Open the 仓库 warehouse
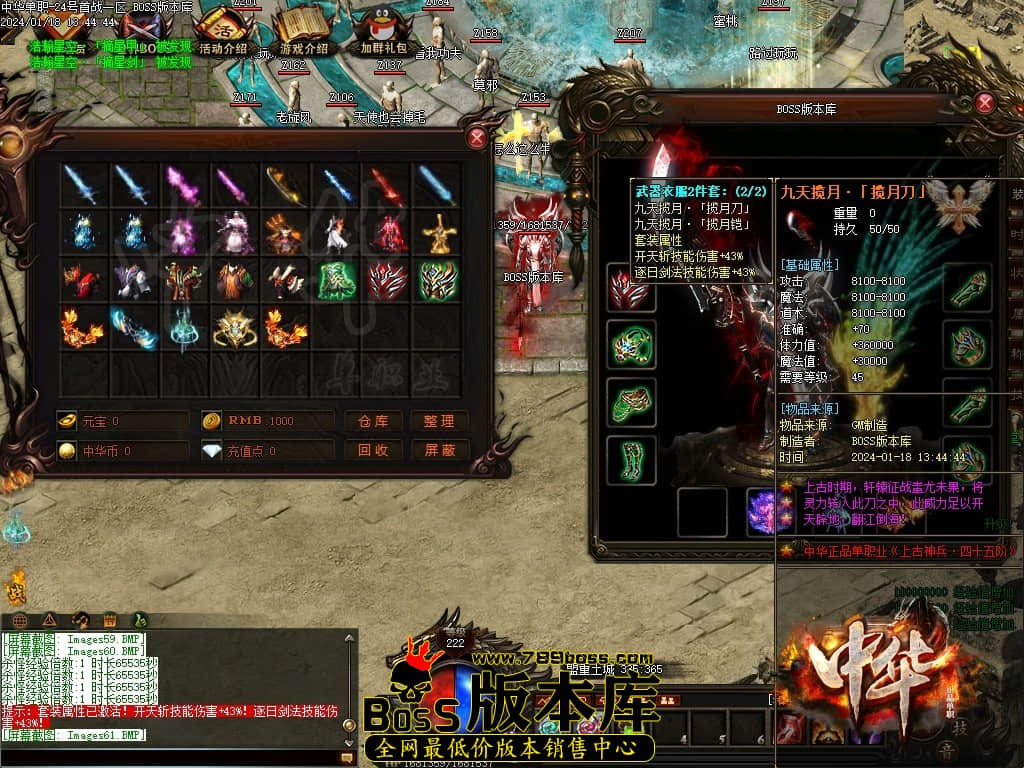 373,421
